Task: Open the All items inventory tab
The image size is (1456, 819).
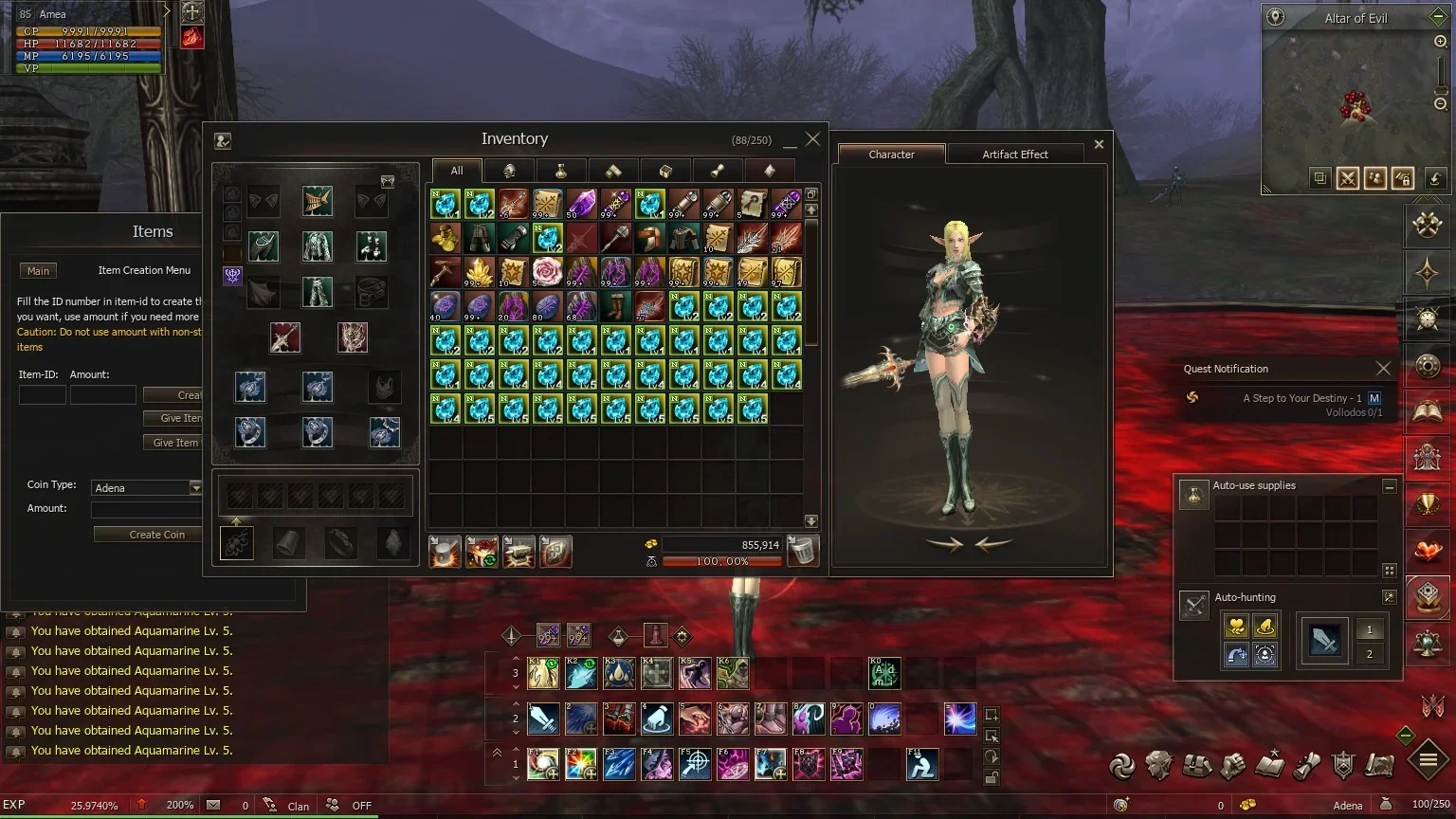Action: click(x=457, y=171)
